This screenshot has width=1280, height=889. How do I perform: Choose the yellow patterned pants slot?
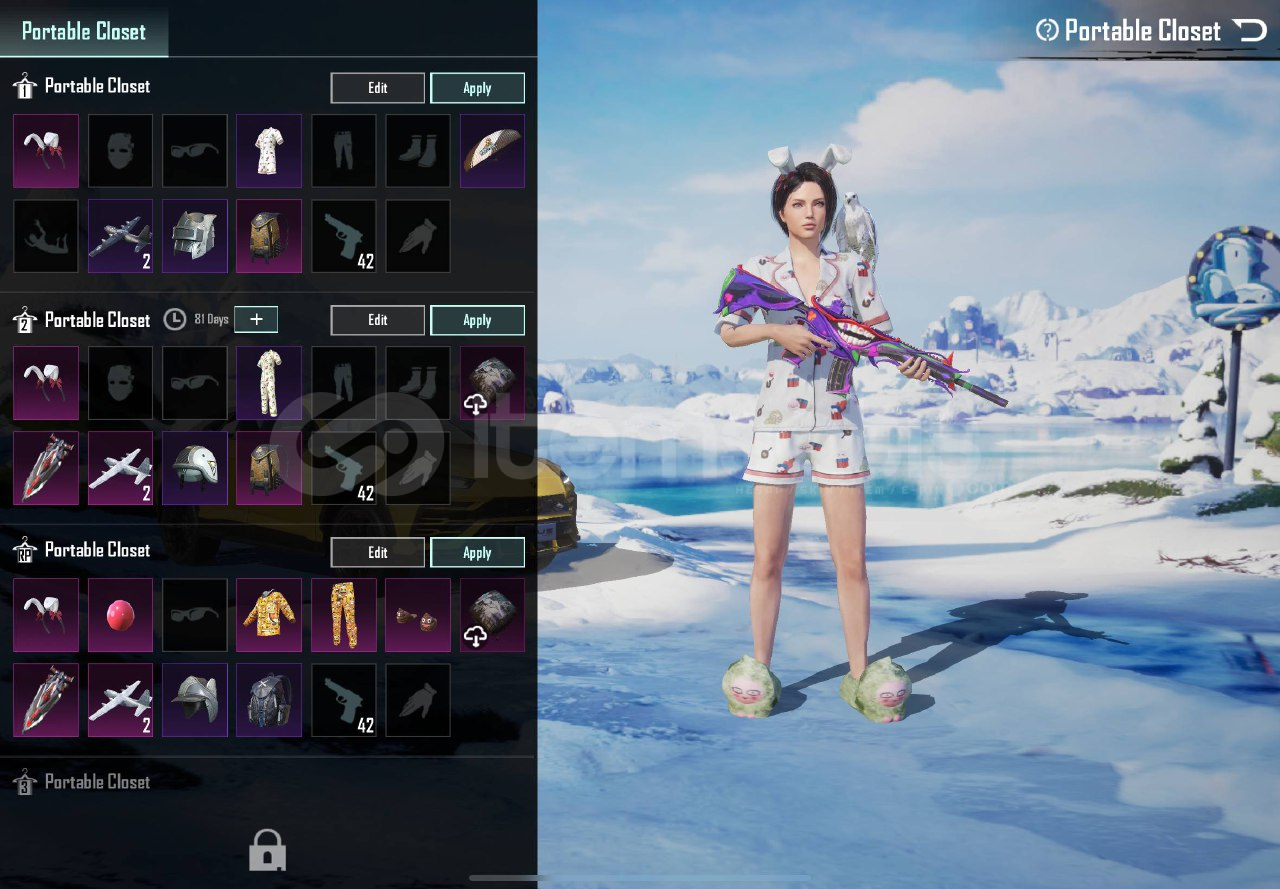(343, 615)
